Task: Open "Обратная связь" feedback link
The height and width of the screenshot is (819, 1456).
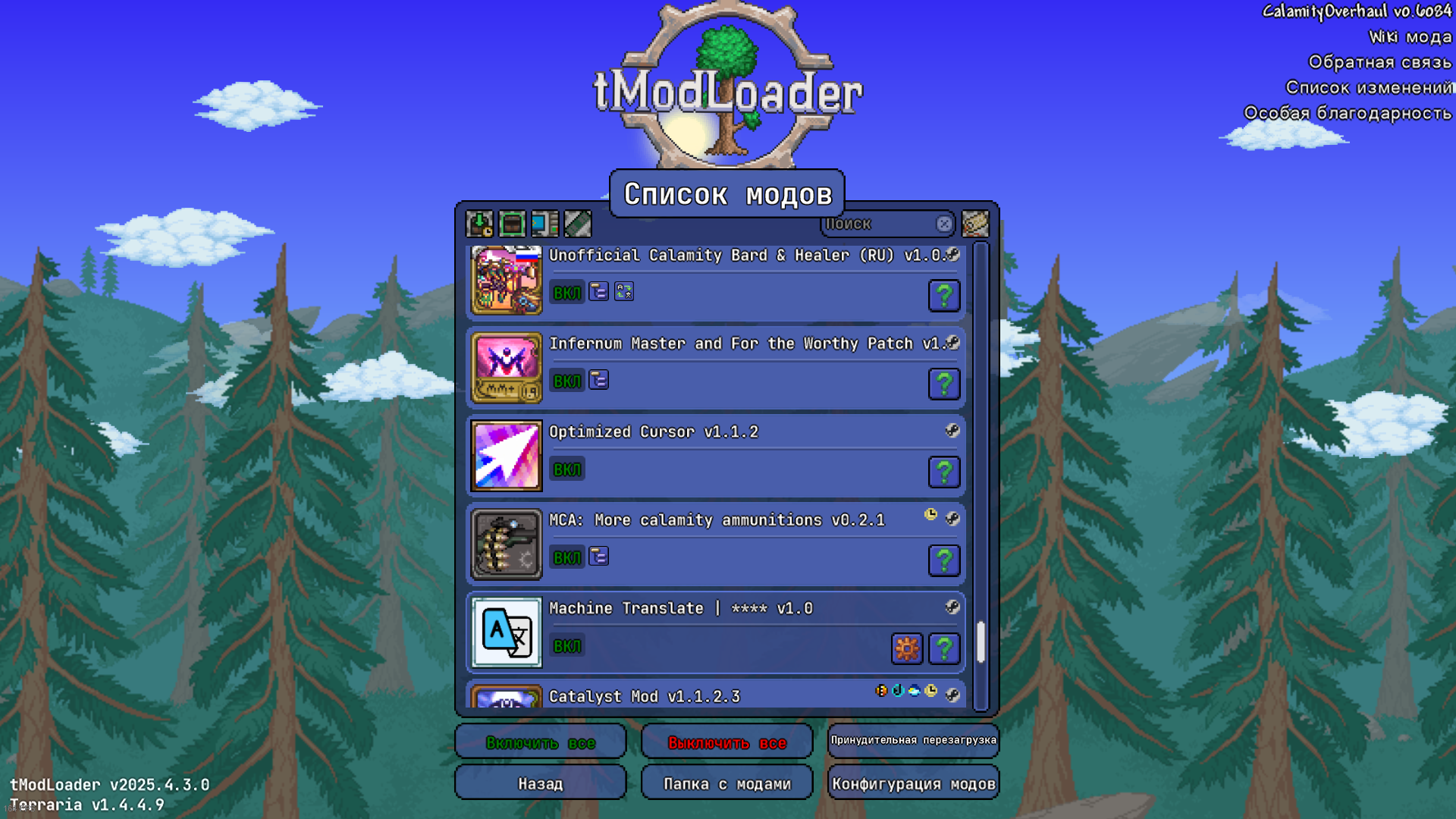Action: point(1379,61)
